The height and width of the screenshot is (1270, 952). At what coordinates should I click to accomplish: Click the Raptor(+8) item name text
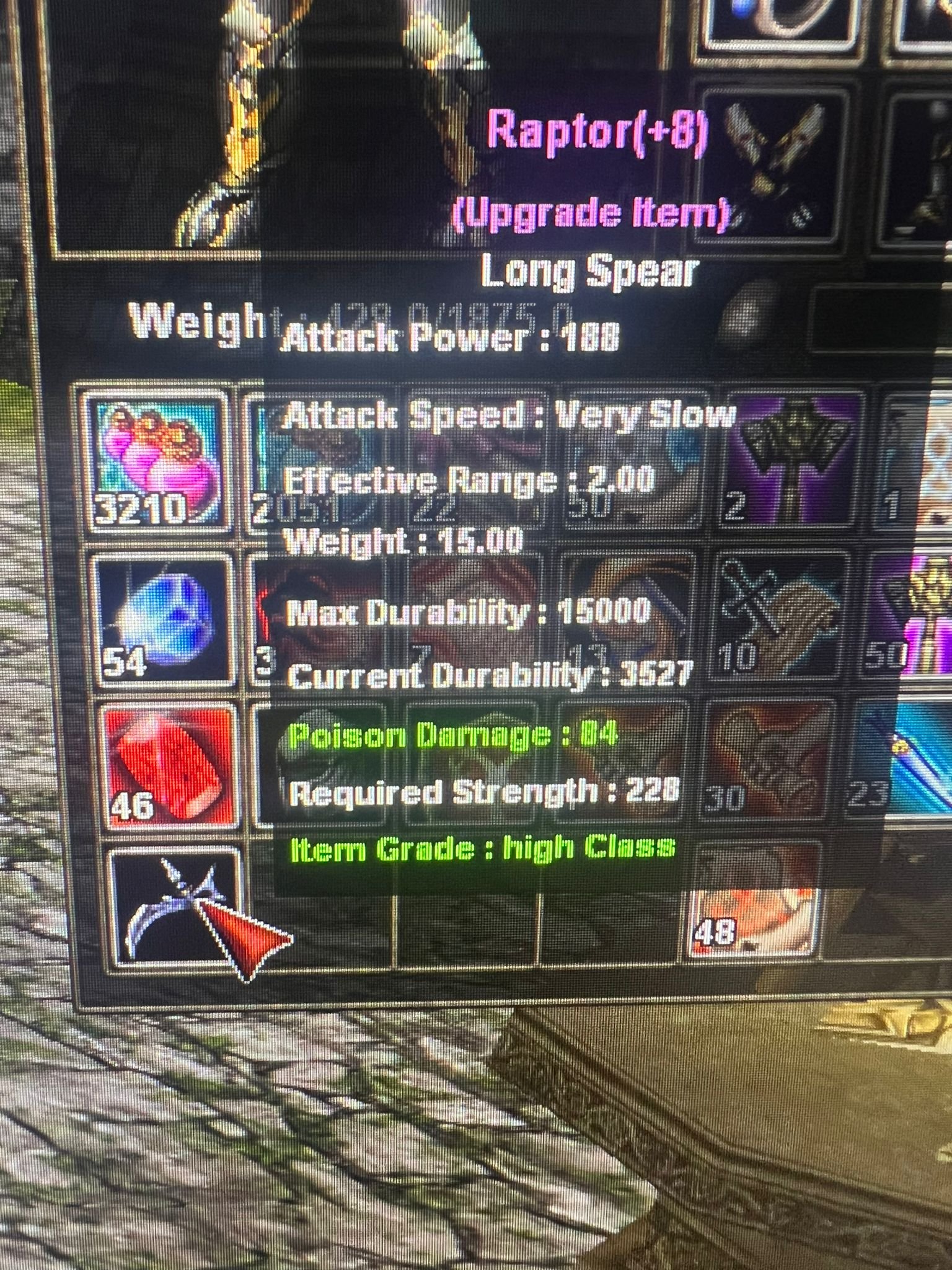[x=598, y=132]
